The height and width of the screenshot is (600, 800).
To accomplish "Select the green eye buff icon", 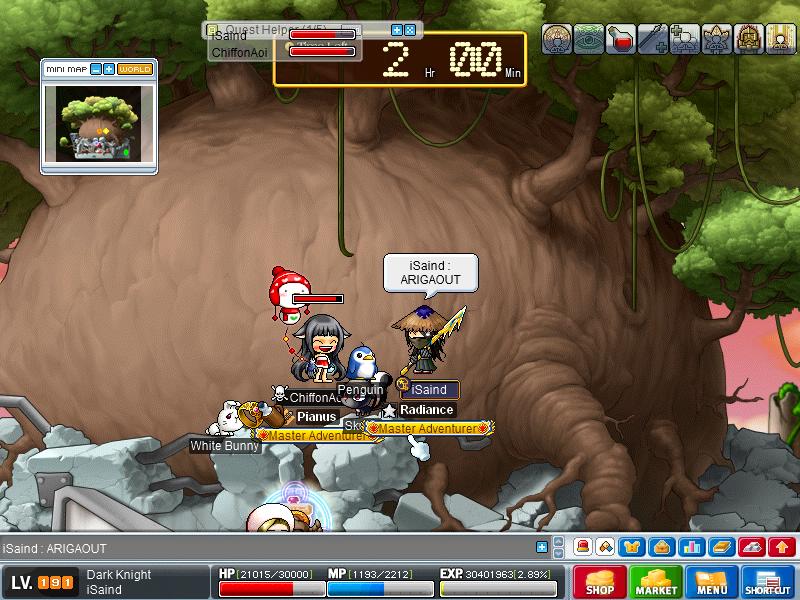I will (x=589, y=39).
